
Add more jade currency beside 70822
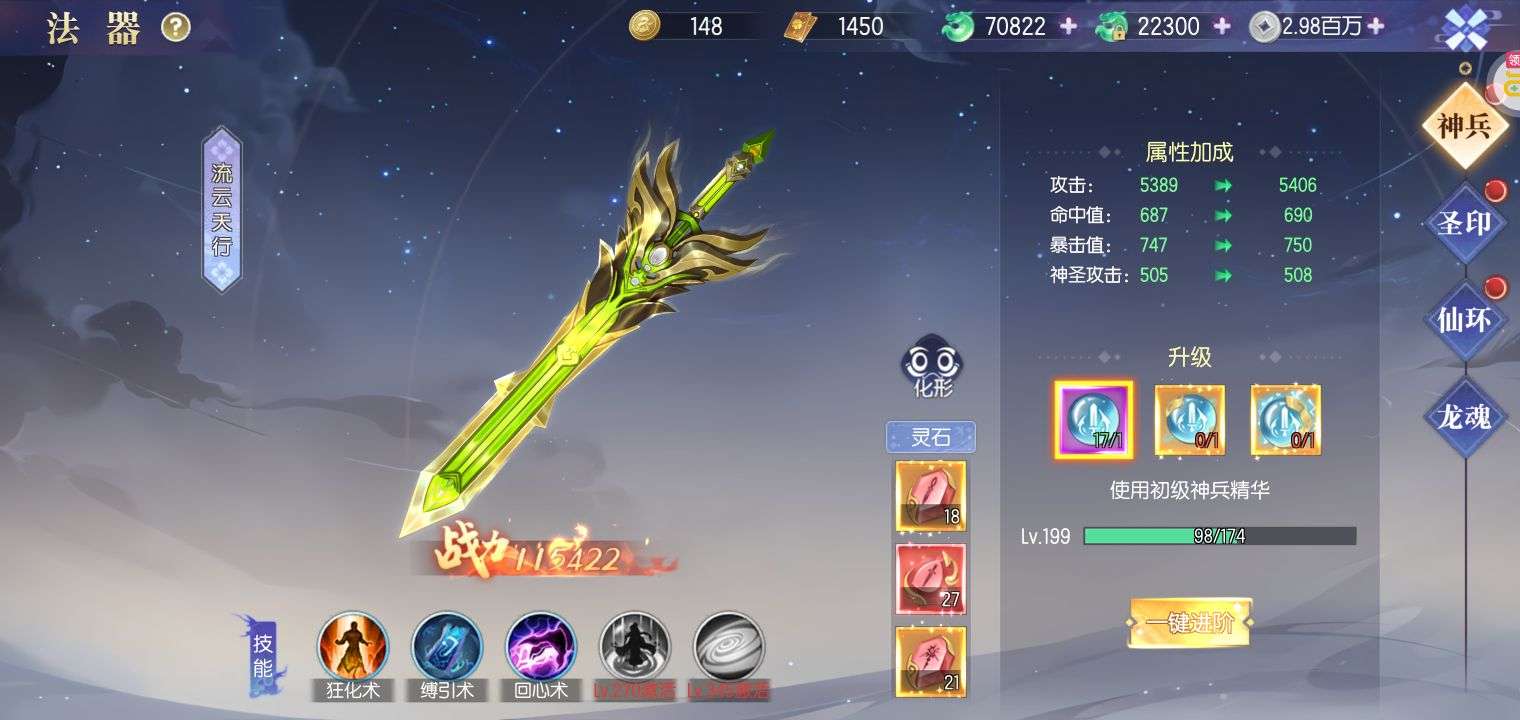click(1069, 26)
